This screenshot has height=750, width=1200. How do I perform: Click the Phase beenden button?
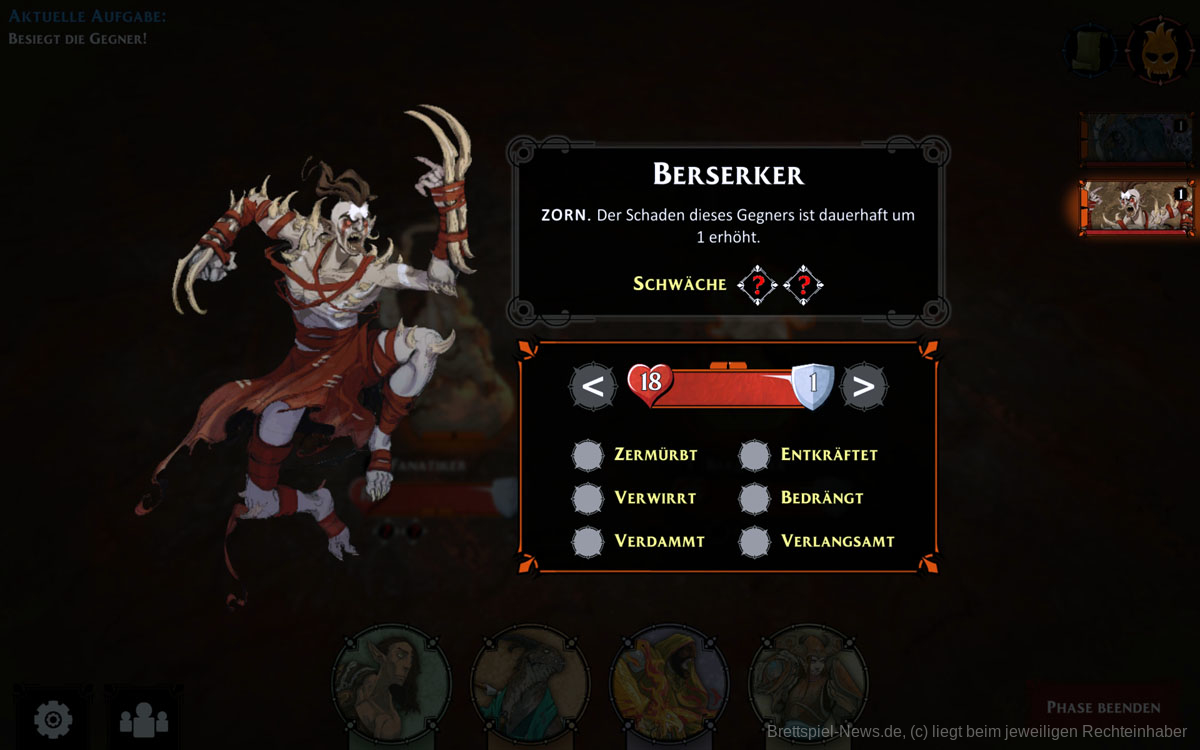(1103, 707)
